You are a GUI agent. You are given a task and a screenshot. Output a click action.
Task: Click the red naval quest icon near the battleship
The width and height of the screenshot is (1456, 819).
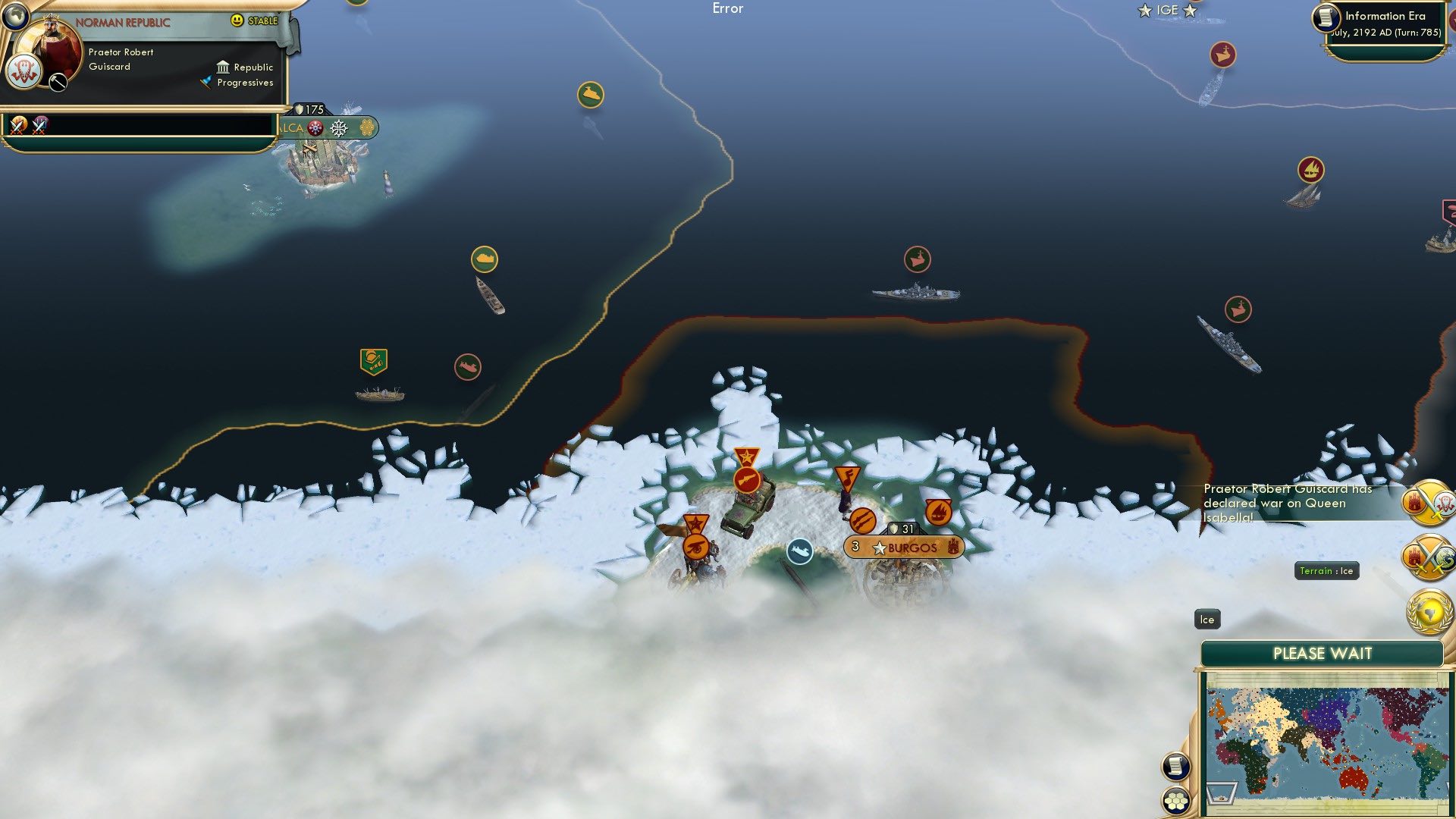click(x=918, y=259)
